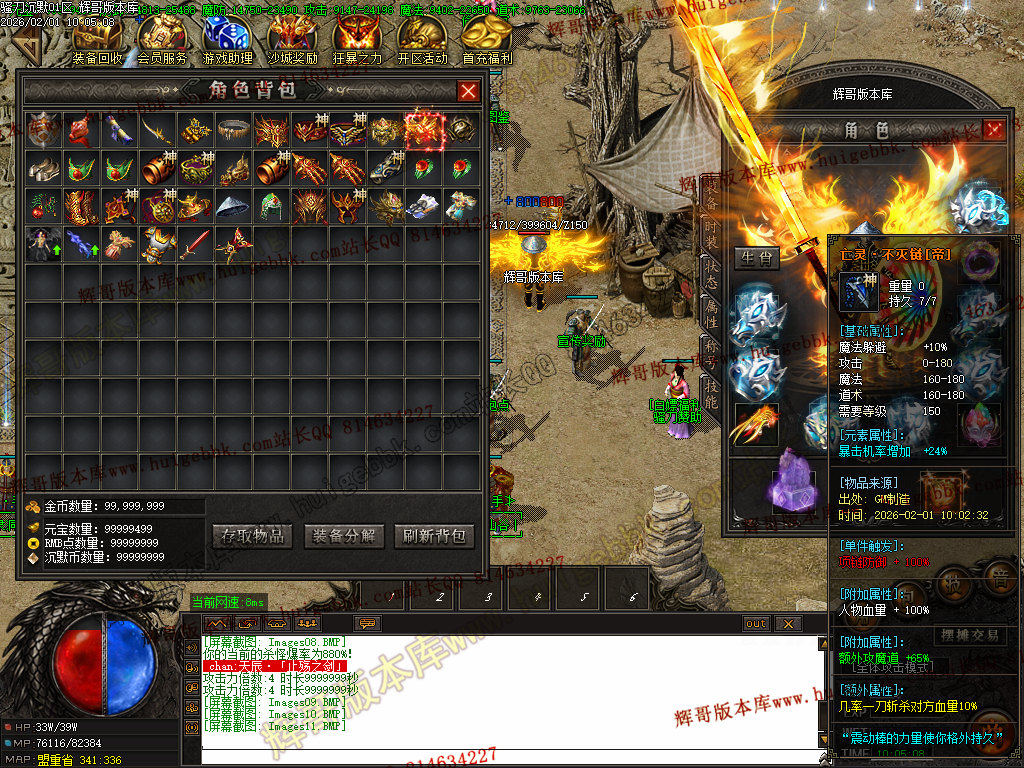Select the highlighted golden armor inventory slot

424,130
